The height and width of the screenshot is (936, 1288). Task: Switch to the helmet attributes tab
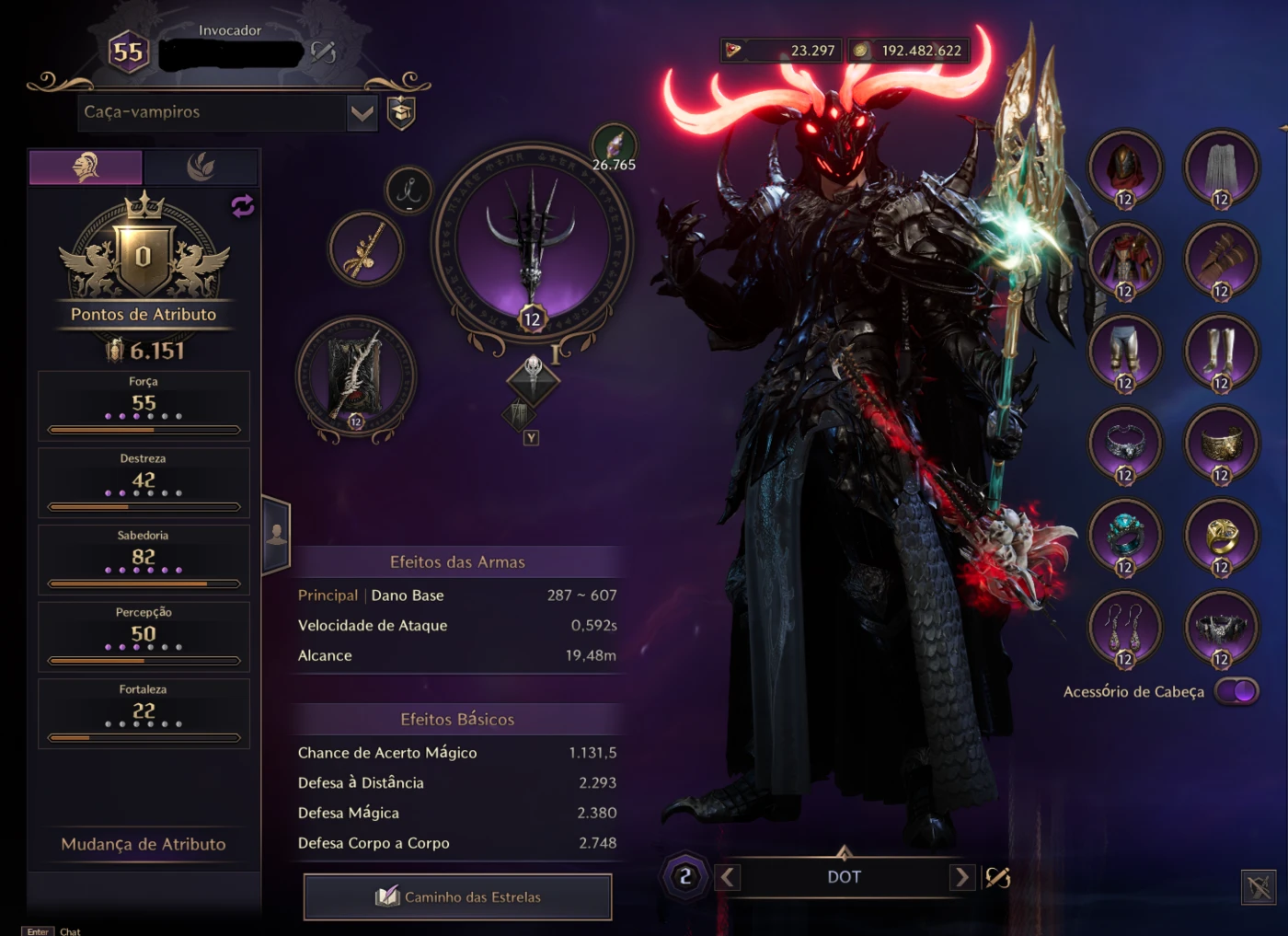point(86,168)
